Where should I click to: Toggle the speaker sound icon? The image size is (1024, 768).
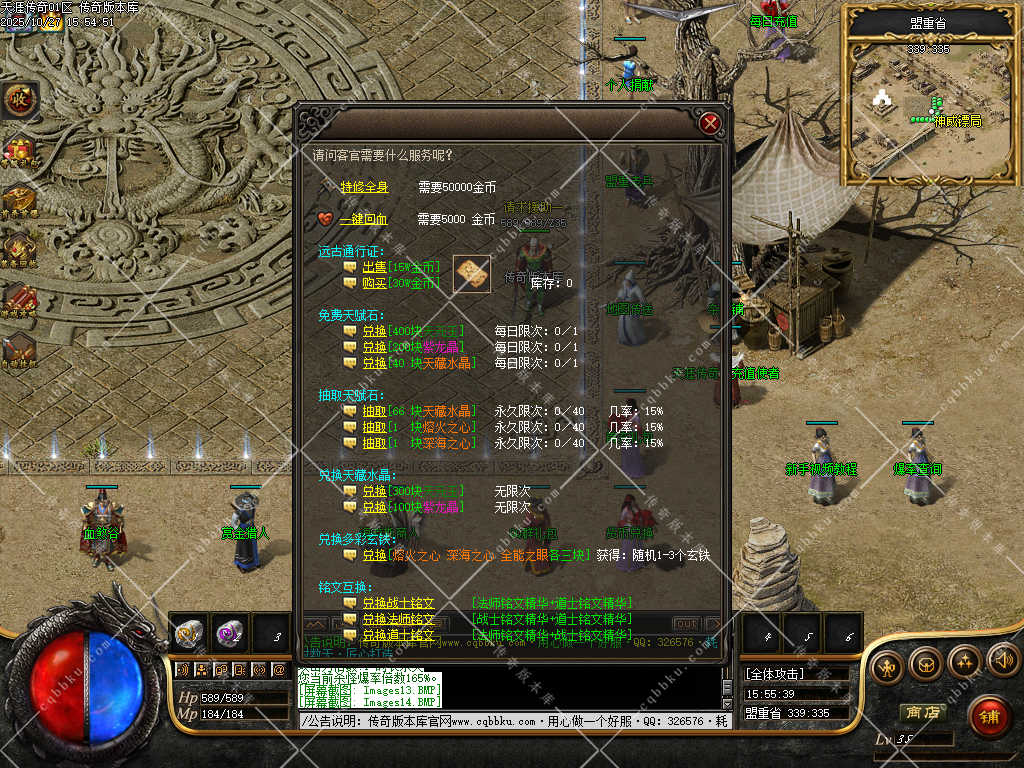pos(1002,660)
